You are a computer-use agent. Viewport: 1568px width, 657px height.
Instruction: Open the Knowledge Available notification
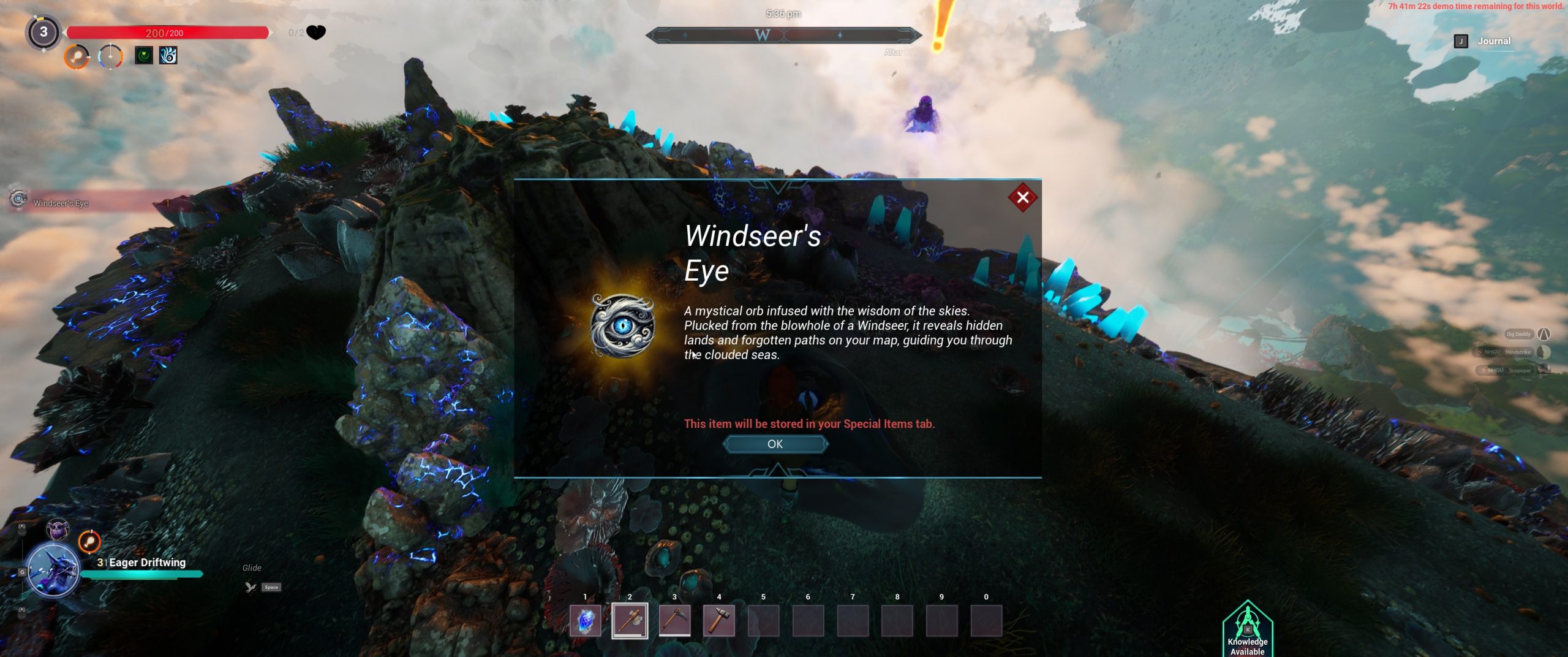click(1248, 630)
